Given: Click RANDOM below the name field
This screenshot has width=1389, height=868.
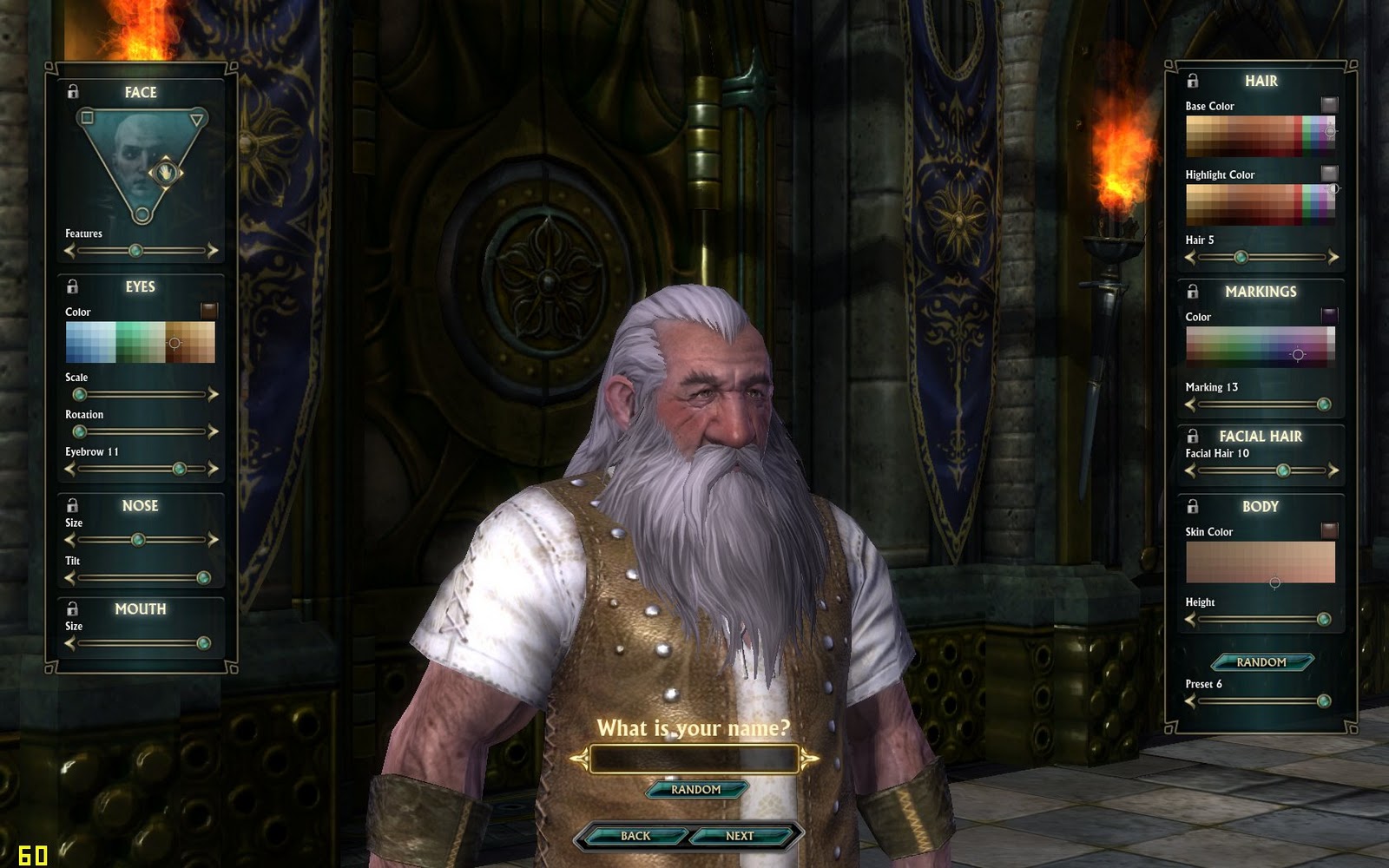Looking at the screenshot, I should click(x=694, y=789).
